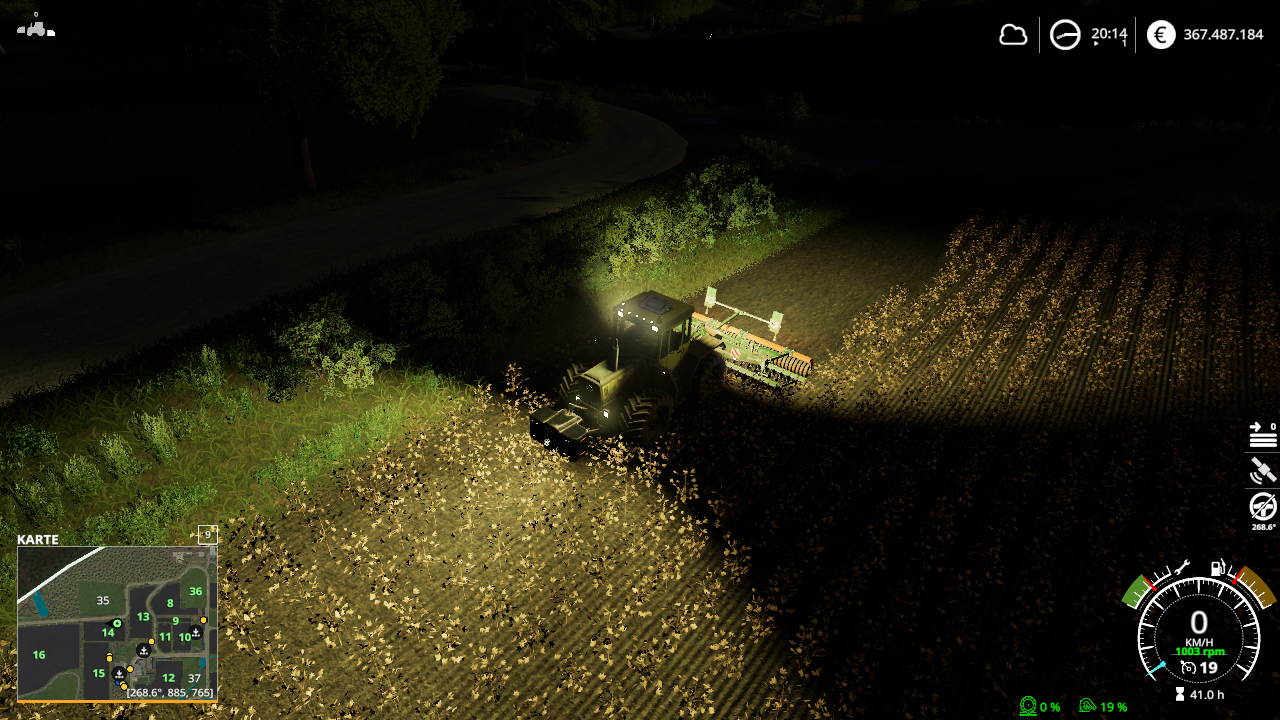This screenshot has height=720, width=1280.
Task: Select field 16 on the minimap
Action: click(39, 655)
